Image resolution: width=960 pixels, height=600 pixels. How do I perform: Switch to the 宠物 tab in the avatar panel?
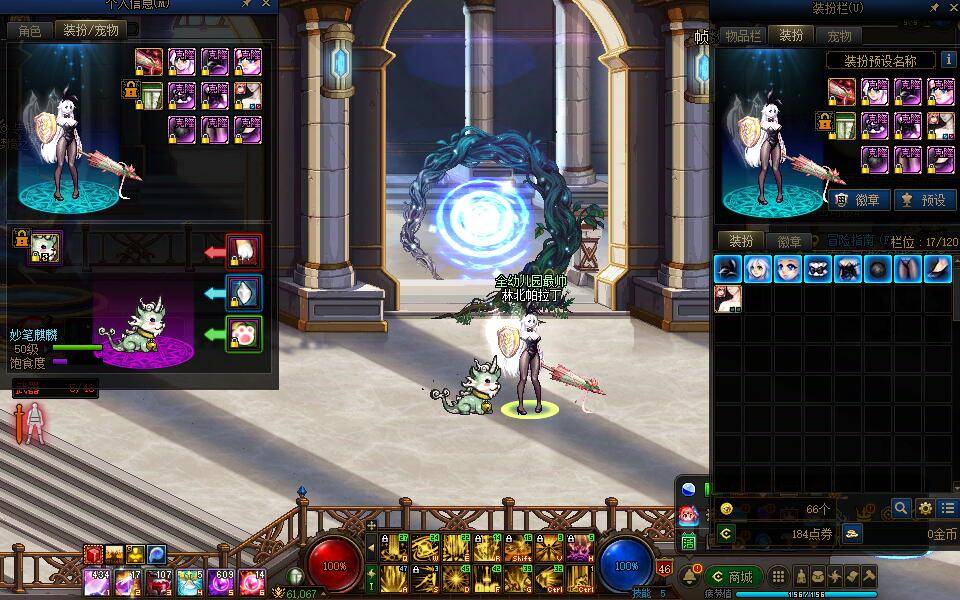point(839,35)
